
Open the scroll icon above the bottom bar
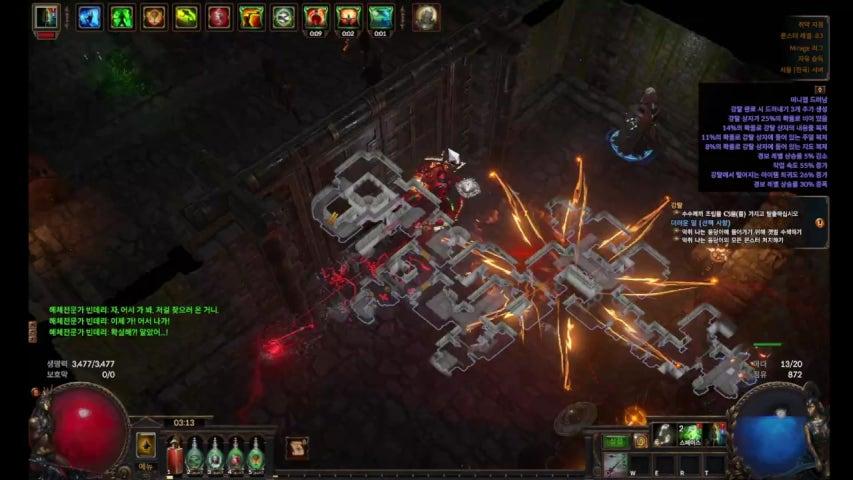click(297, 448)
